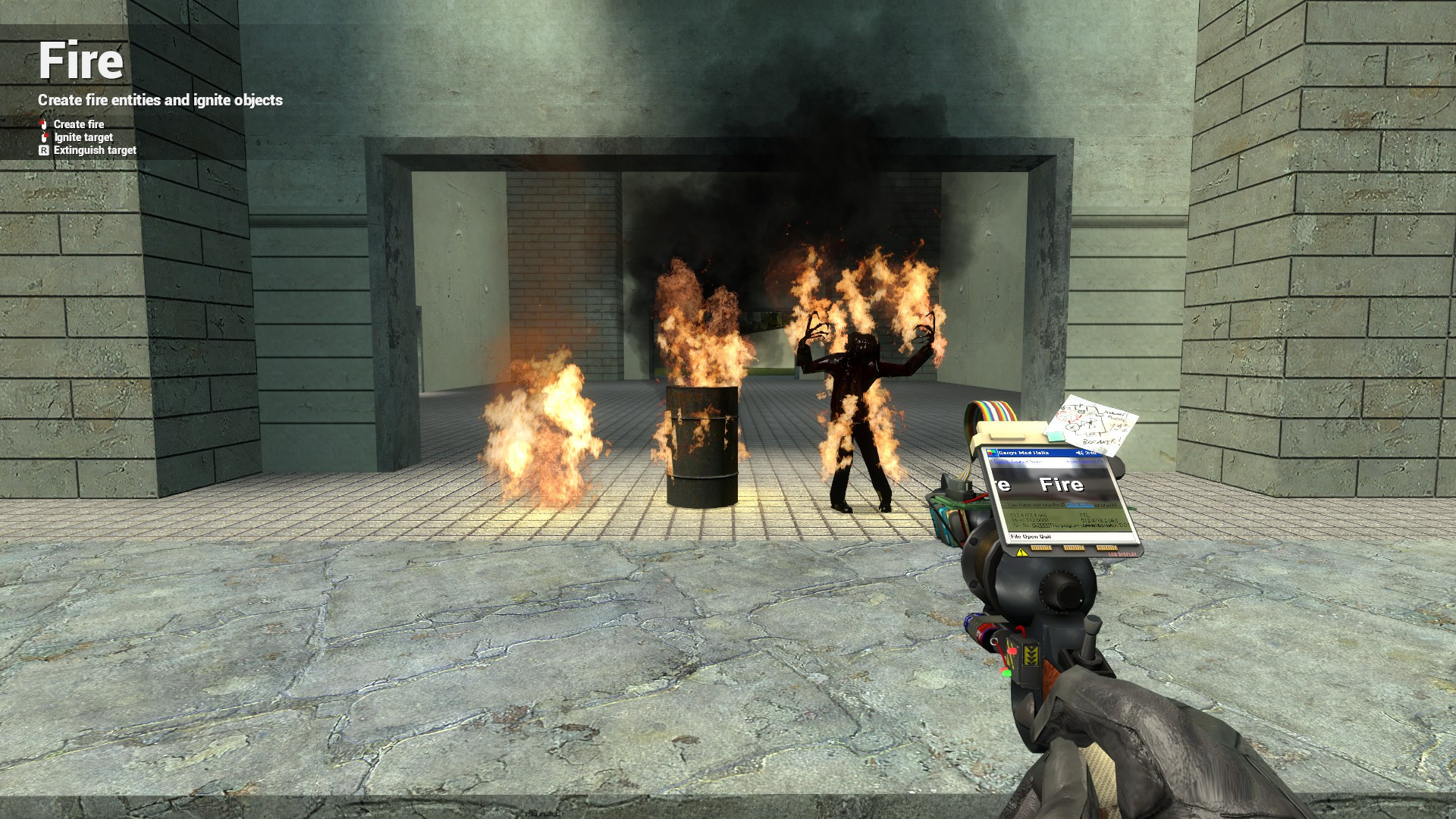Screen dimensions: 1456x819
Task: Click the Extinguish target R key icon
Action: (44, 150)
